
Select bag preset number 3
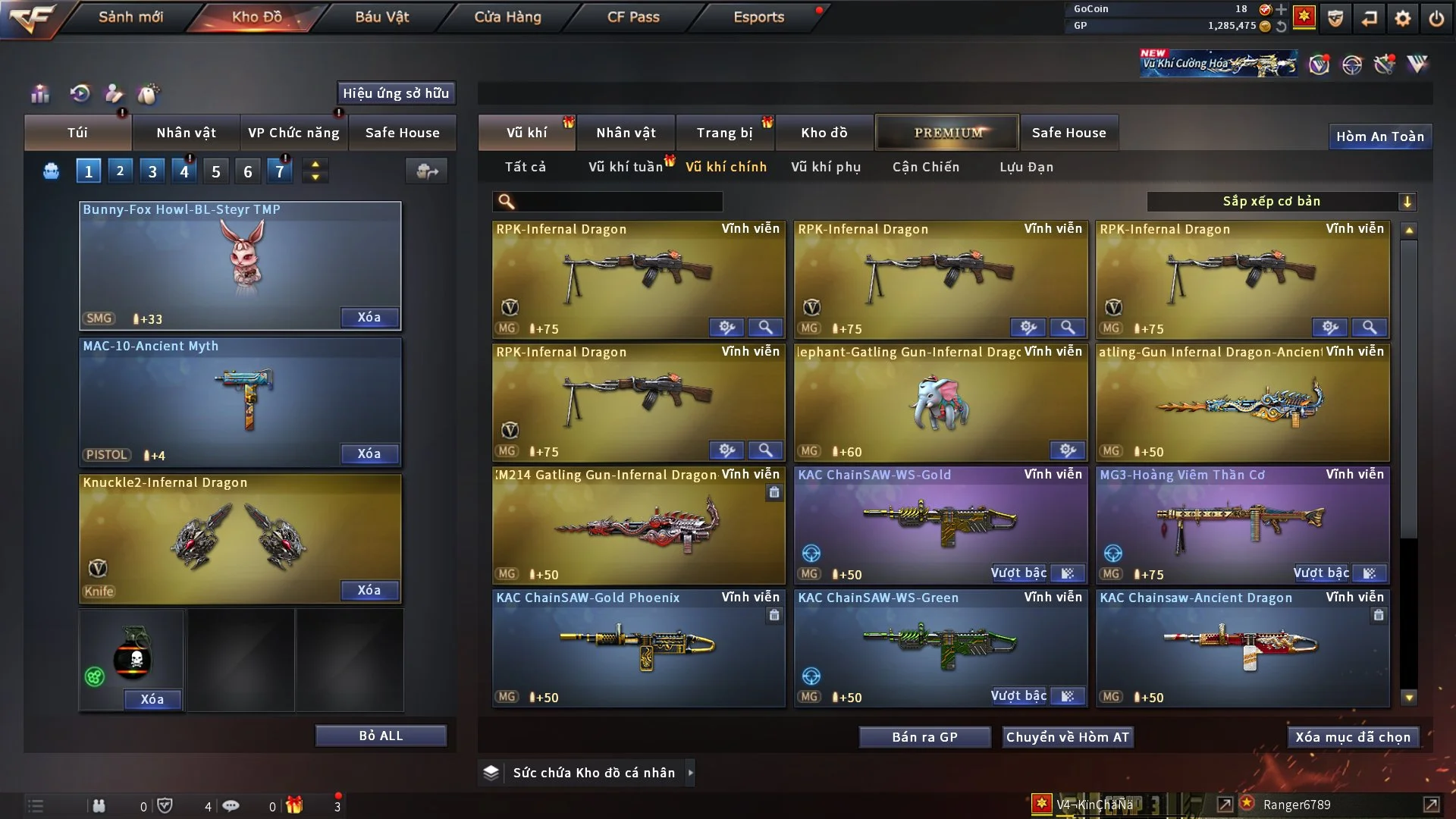pyautogui.click(x=152, y=171)
